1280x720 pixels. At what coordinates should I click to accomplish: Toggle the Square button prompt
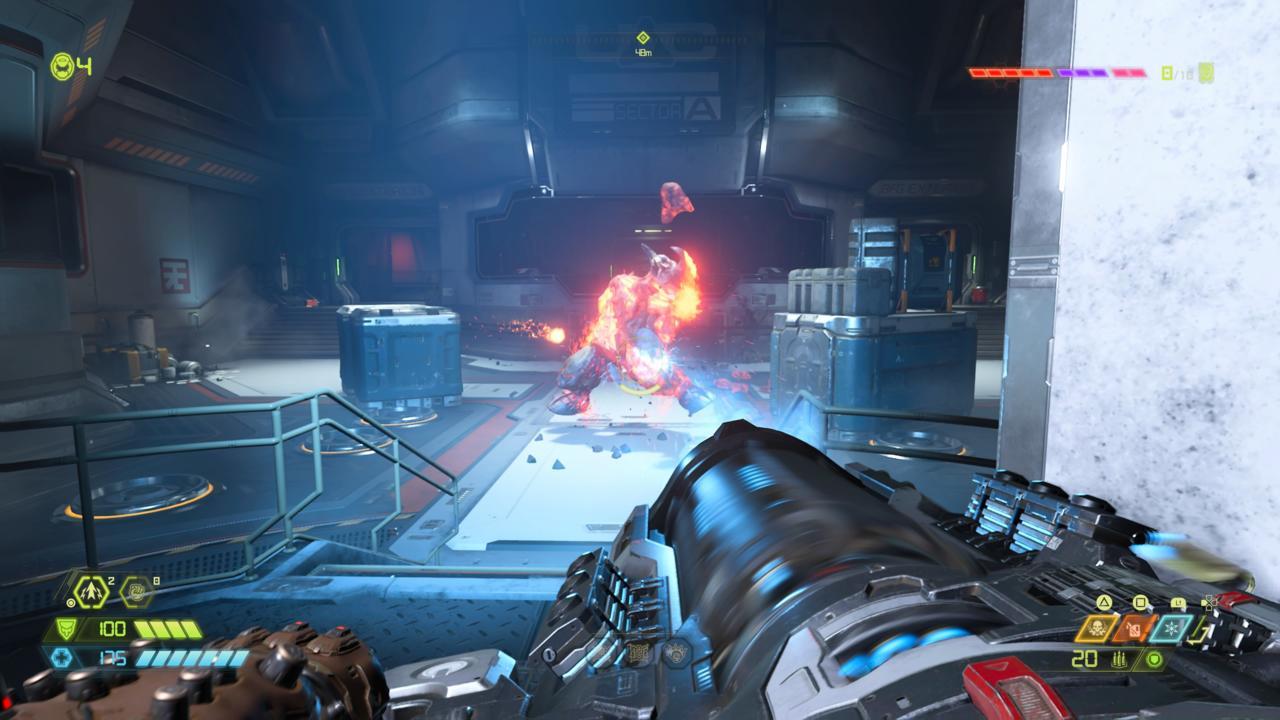tap(1140, 601)
